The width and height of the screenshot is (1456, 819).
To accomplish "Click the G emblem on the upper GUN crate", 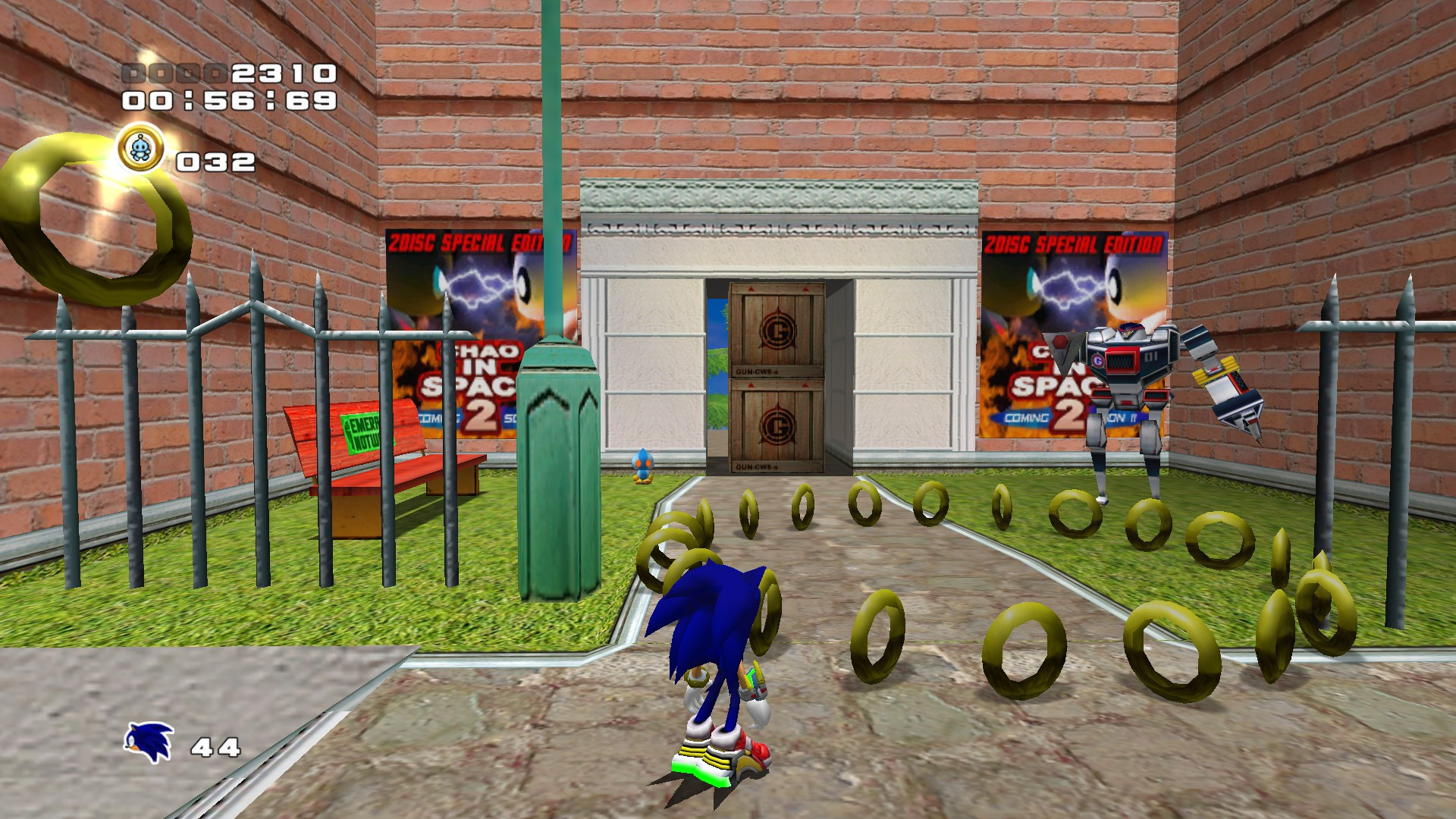I will pos(780,331).
